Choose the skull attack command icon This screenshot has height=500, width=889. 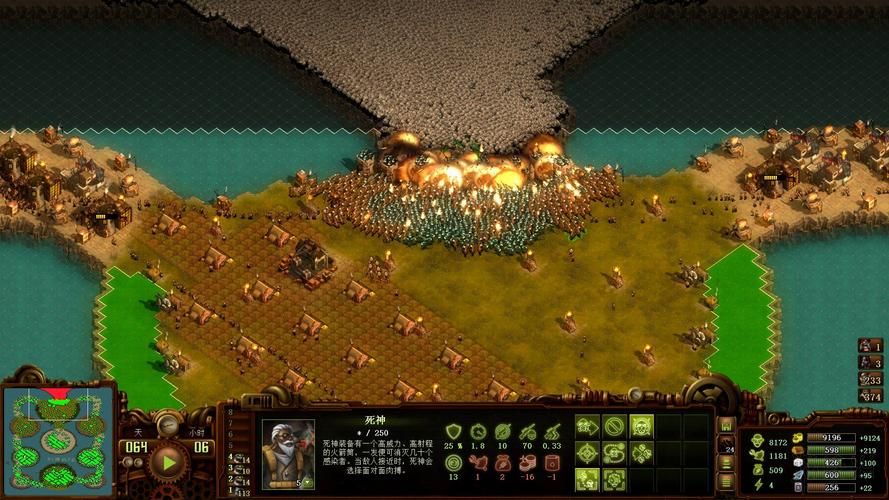(x=641, y=426)
